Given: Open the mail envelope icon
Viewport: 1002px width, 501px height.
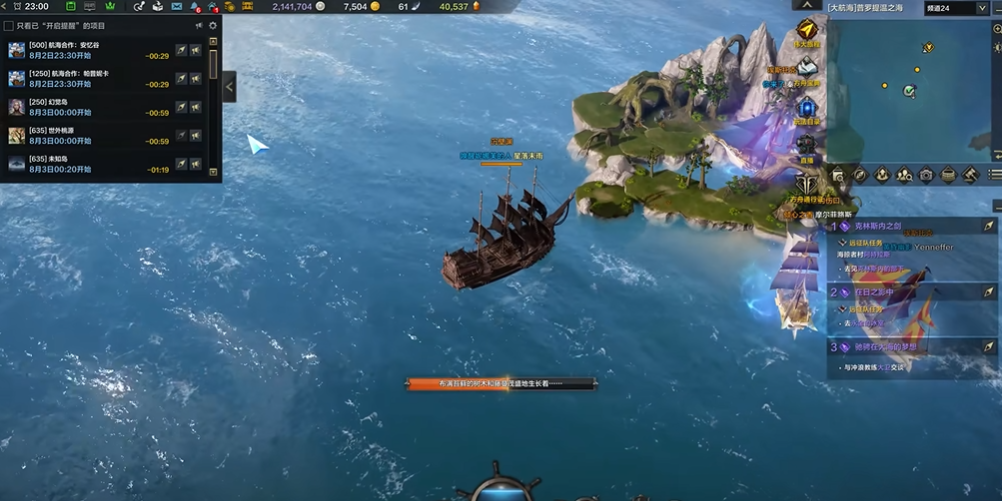Looking at the screenshot, I should pos(177,7).
